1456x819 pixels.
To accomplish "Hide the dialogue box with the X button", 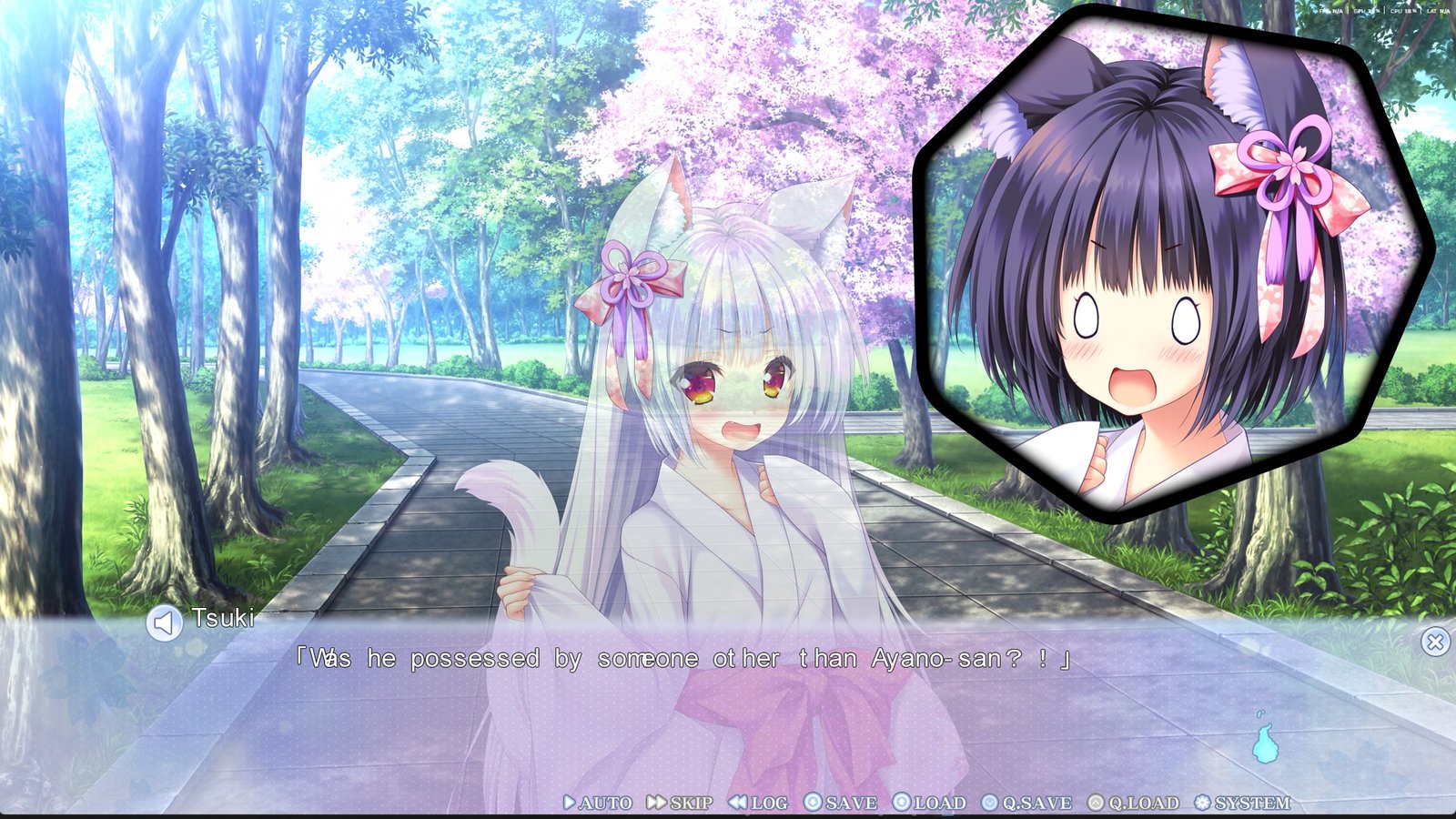I will point(1434,640).
